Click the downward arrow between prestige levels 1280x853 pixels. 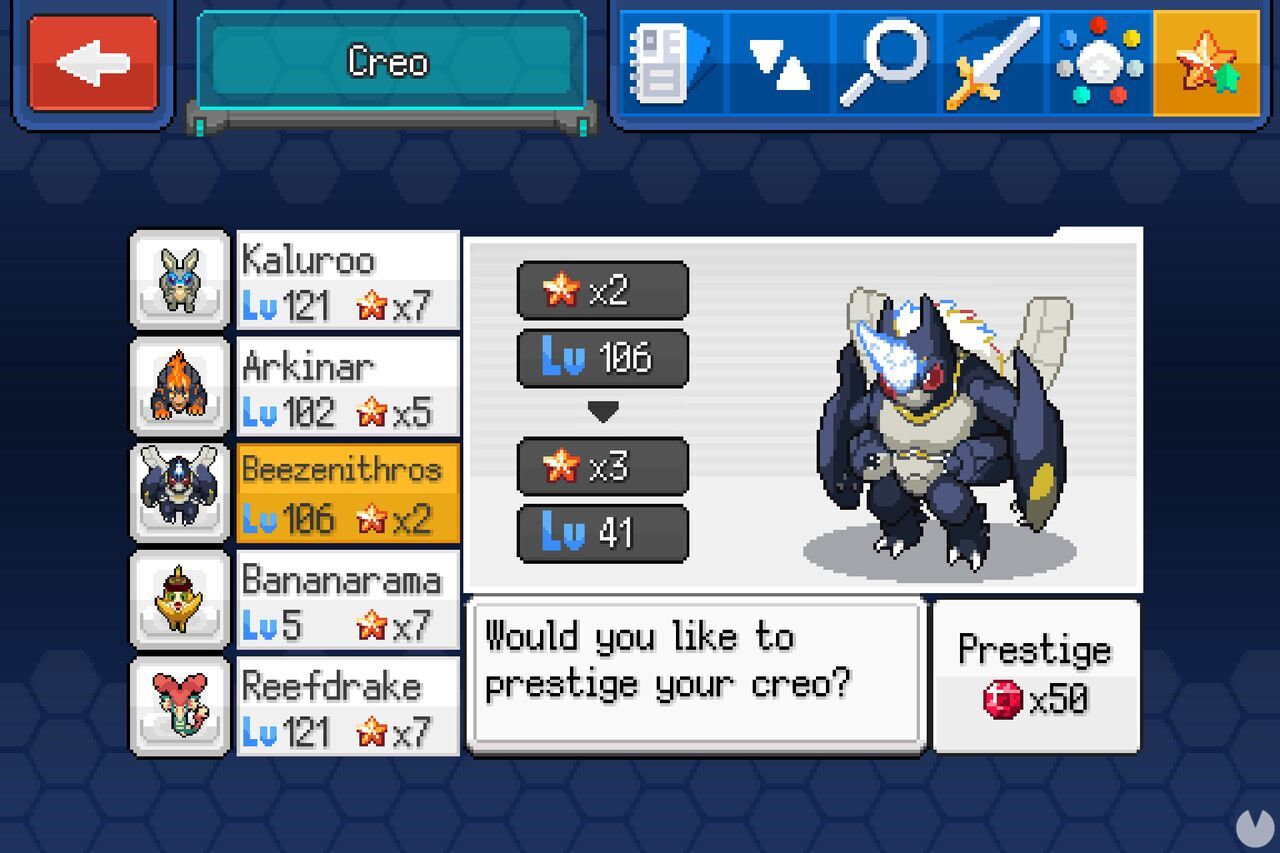coord(603,408)
